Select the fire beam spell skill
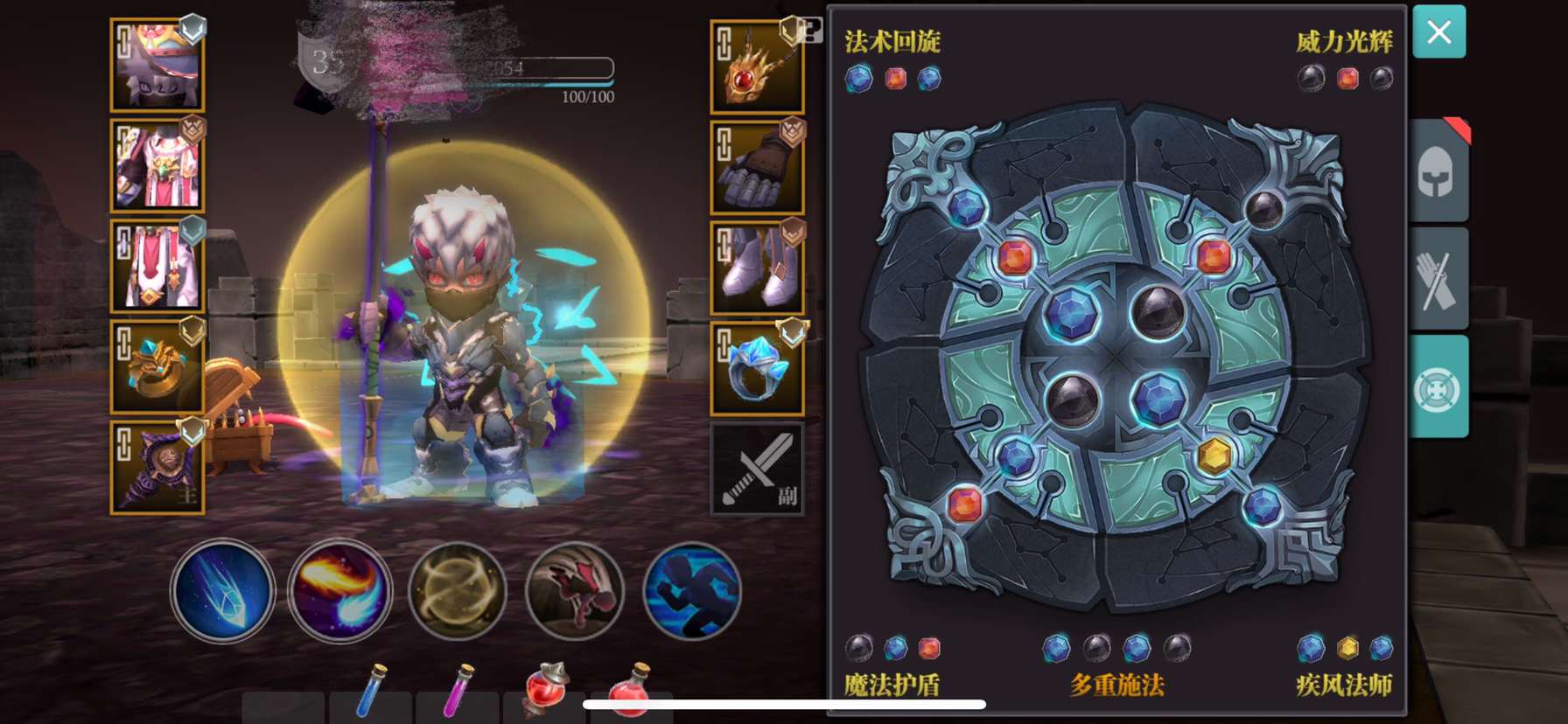1568x724 pixels. (x=340, y=592)
